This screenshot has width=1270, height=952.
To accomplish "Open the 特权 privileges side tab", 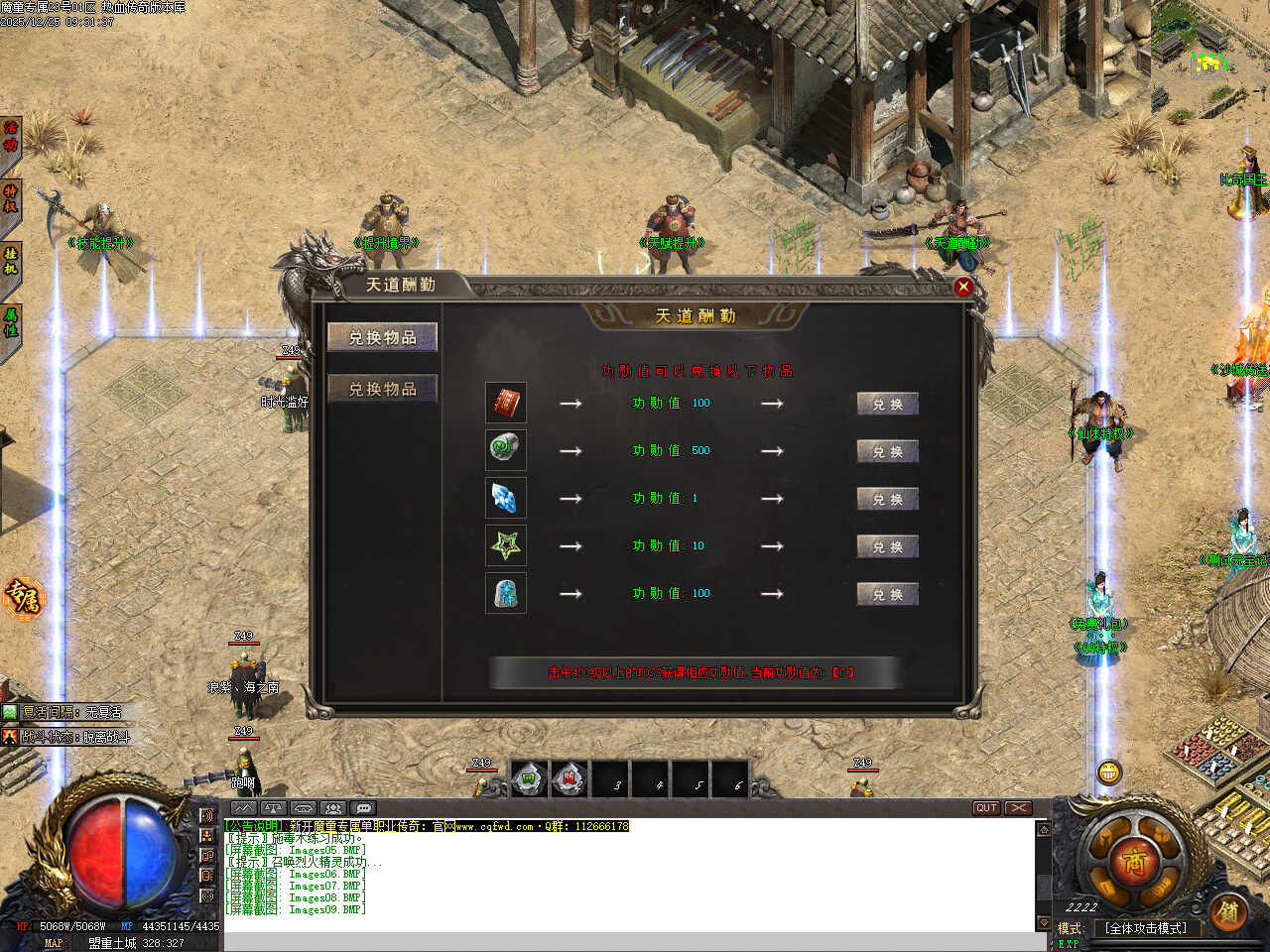I will click(10, 198).
